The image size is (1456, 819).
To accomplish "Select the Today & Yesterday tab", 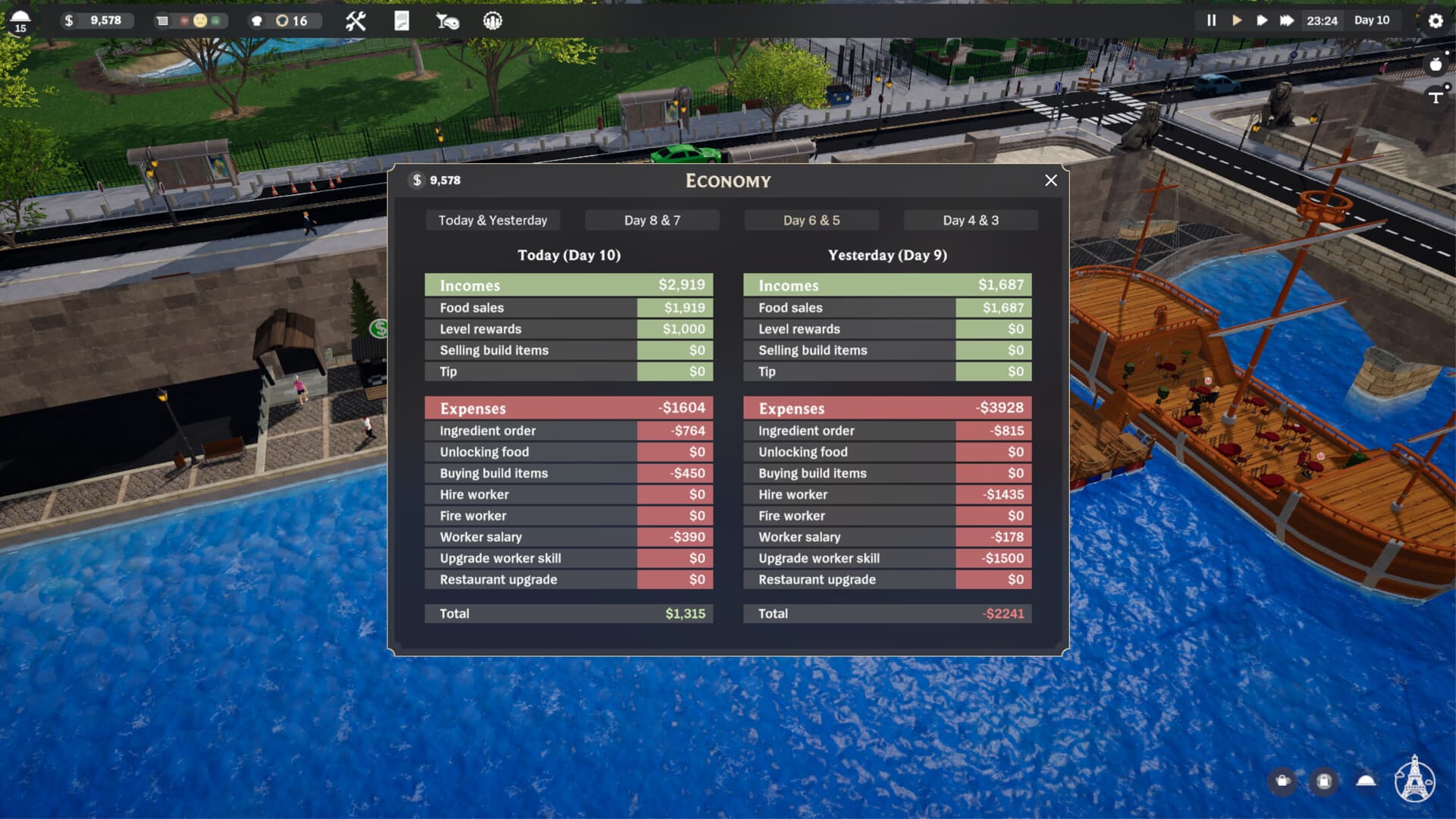I will 492,220.
